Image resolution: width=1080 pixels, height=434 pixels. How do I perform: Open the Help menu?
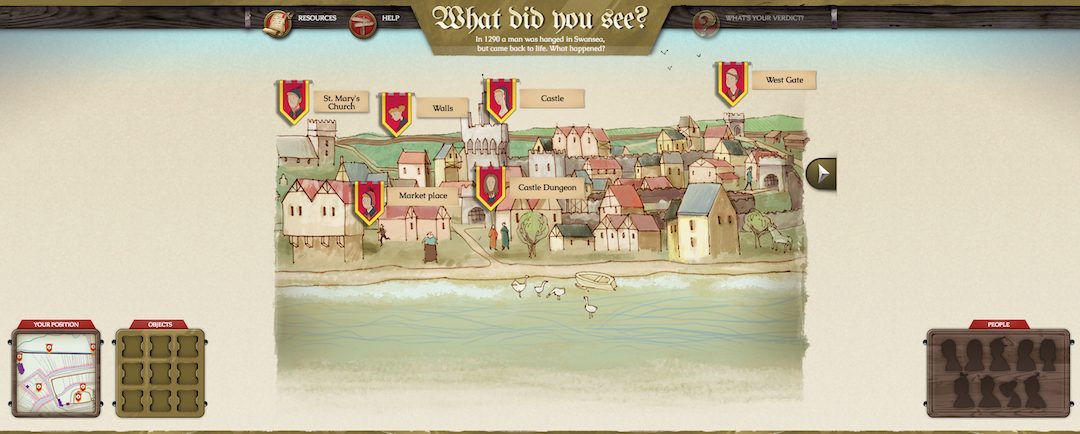[363, 22]
